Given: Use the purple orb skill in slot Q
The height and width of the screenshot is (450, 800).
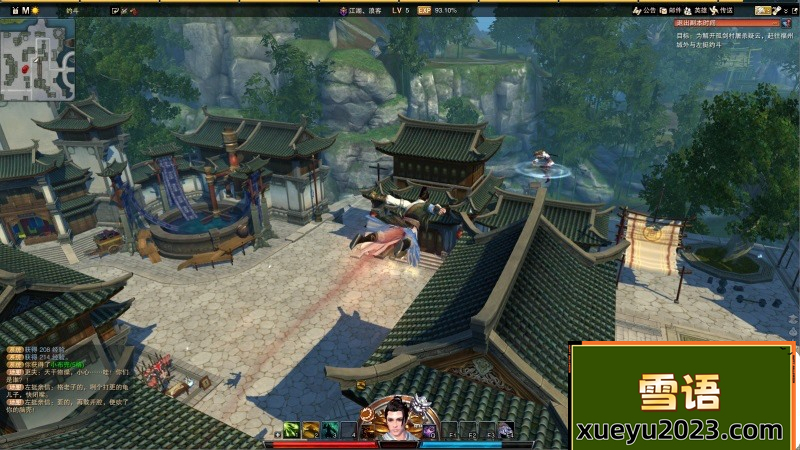Looking at the screenshot, I should [x=430, y=430].
